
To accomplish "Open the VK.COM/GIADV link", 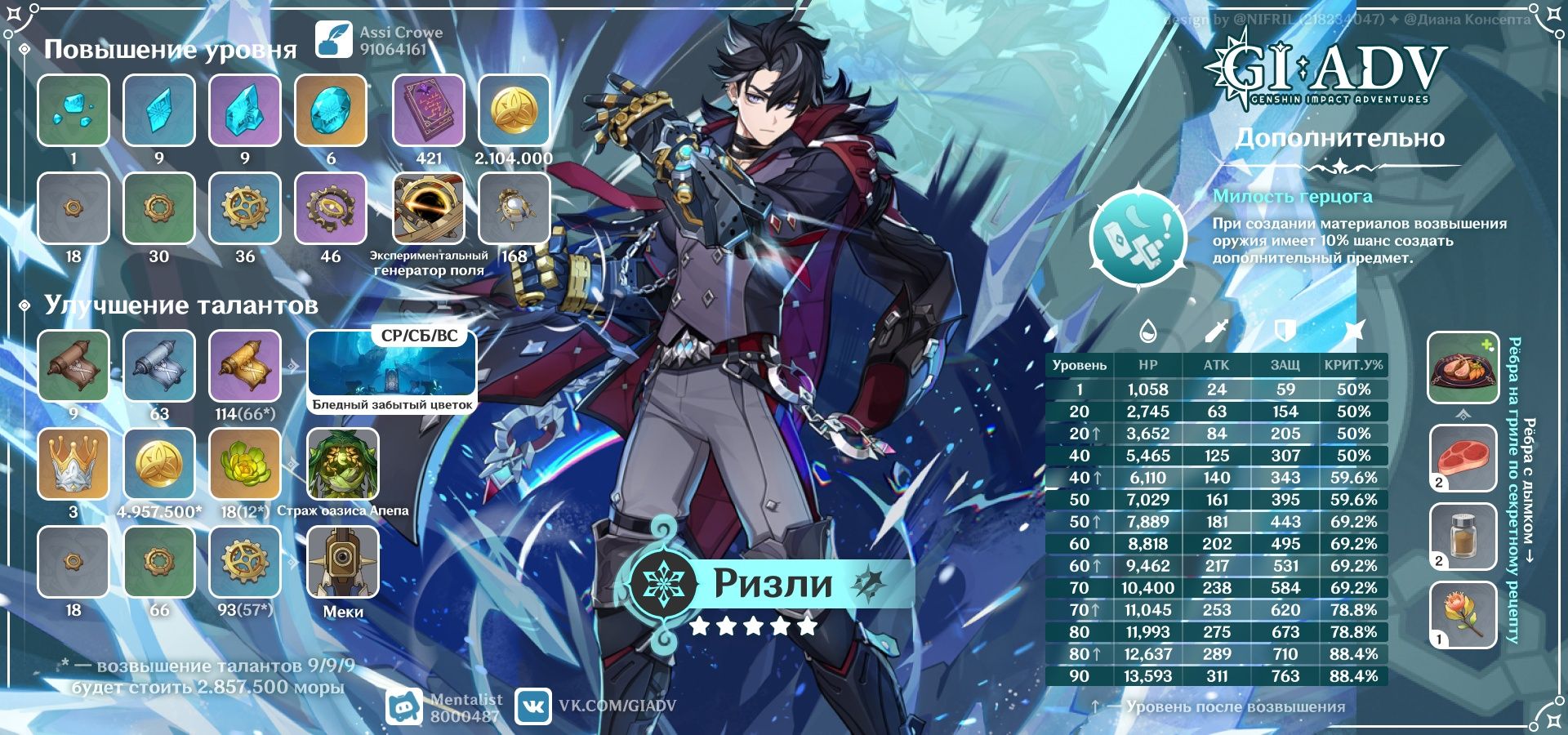I will 617,706.
